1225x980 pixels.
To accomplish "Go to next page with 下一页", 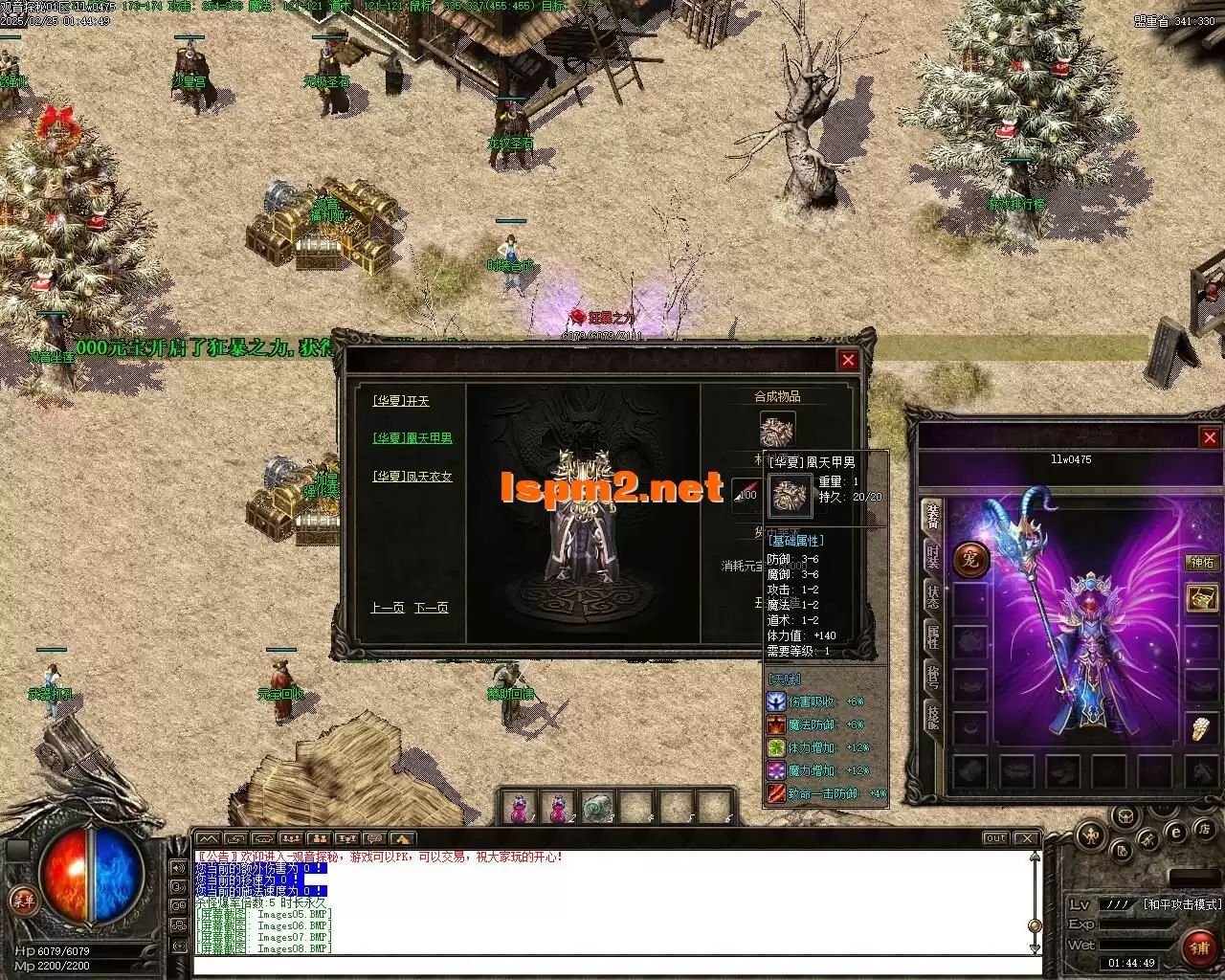I will (x=431, y=609).
